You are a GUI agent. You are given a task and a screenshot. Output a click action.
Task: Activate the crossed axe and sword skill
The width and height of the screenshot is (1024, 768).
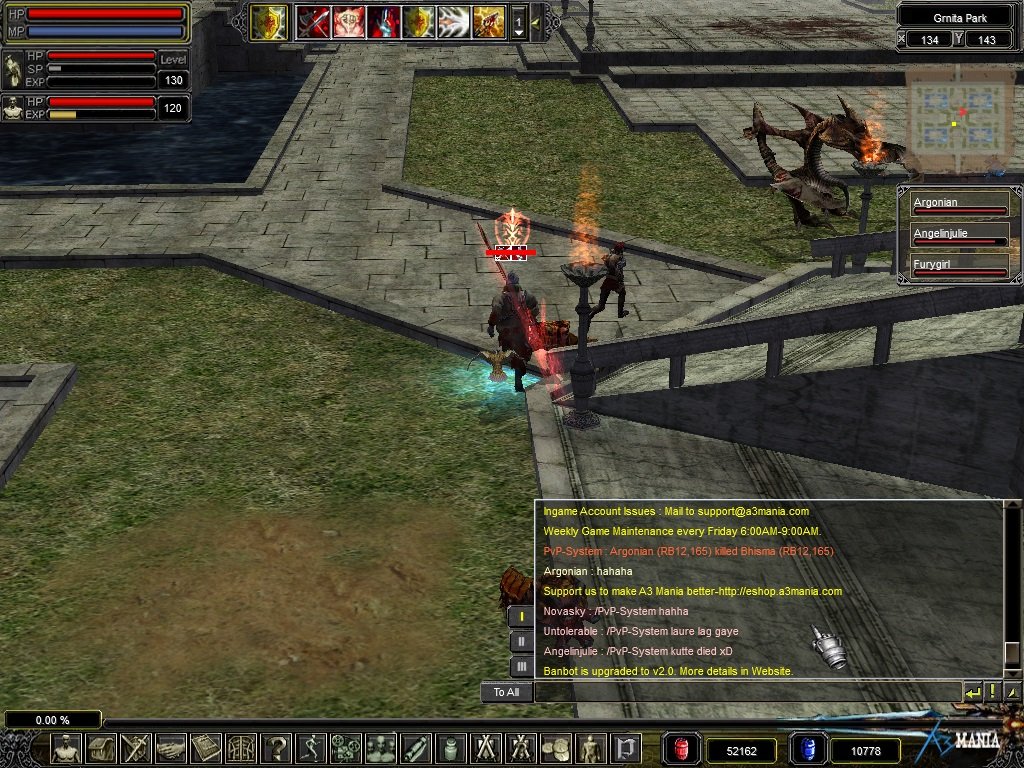313,21
